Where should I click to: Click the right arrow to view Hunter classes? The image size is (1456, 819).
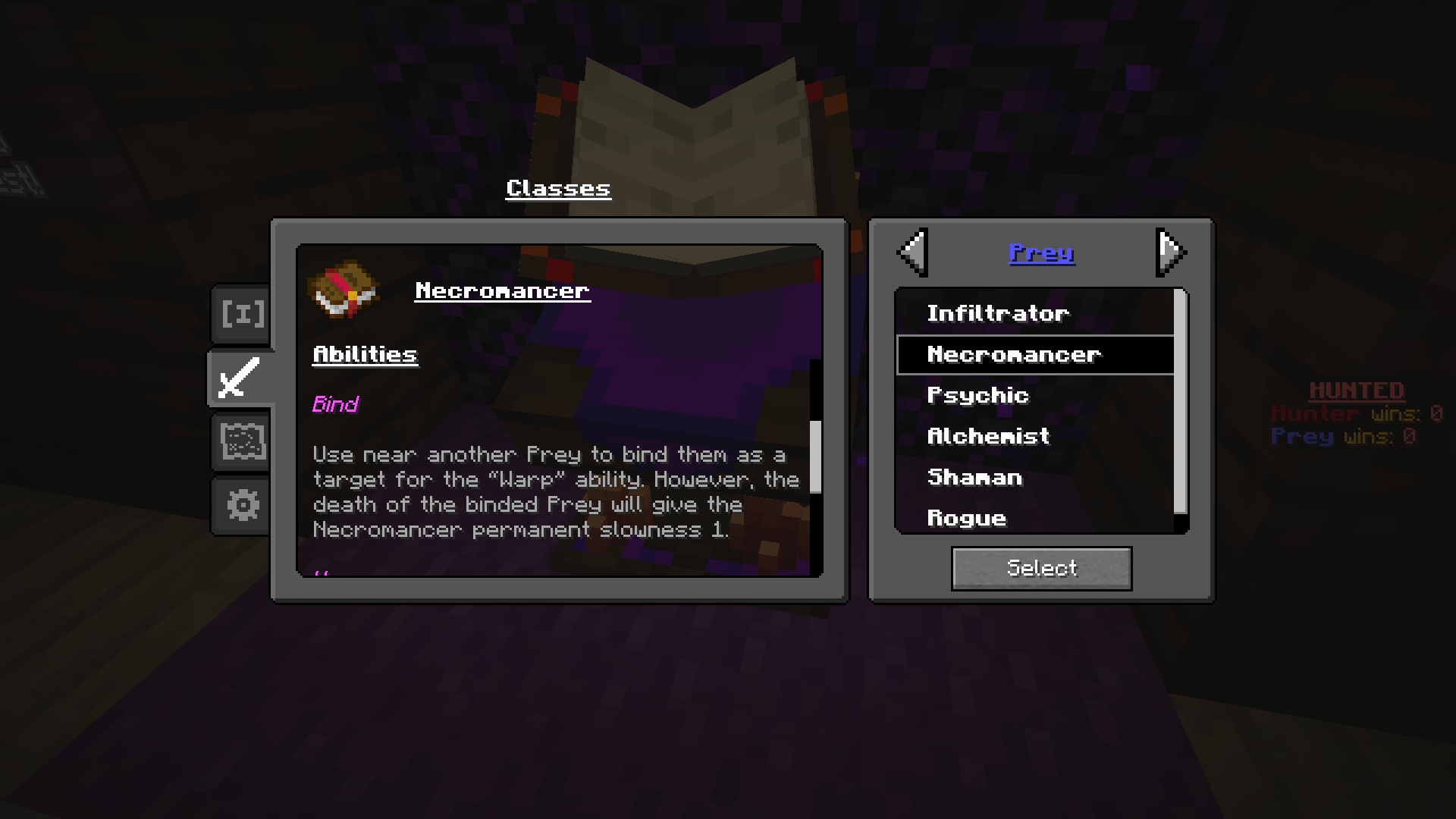coord(1172,253)
